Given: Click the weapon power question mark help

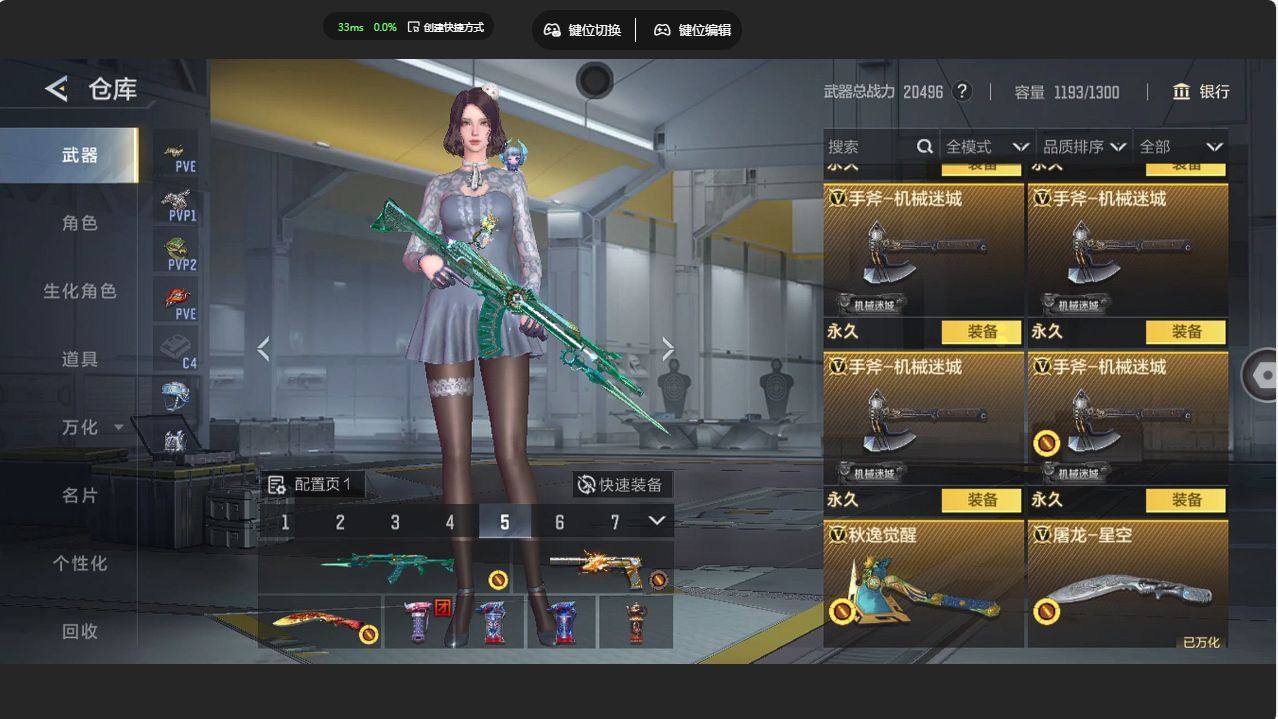Looking at the screenshot, I should pos(962,92).
